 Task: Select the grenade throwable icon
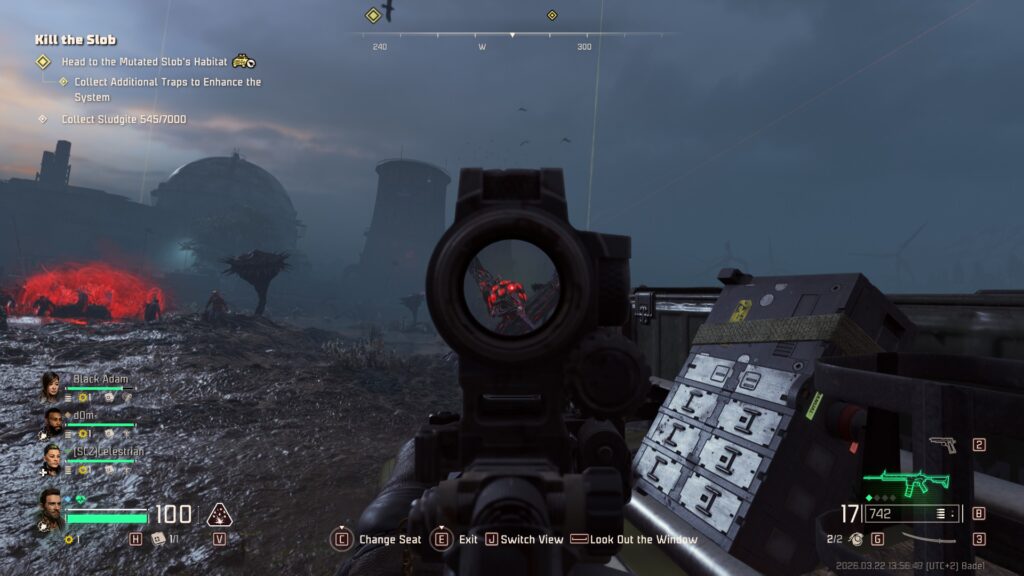click(856, 539)
